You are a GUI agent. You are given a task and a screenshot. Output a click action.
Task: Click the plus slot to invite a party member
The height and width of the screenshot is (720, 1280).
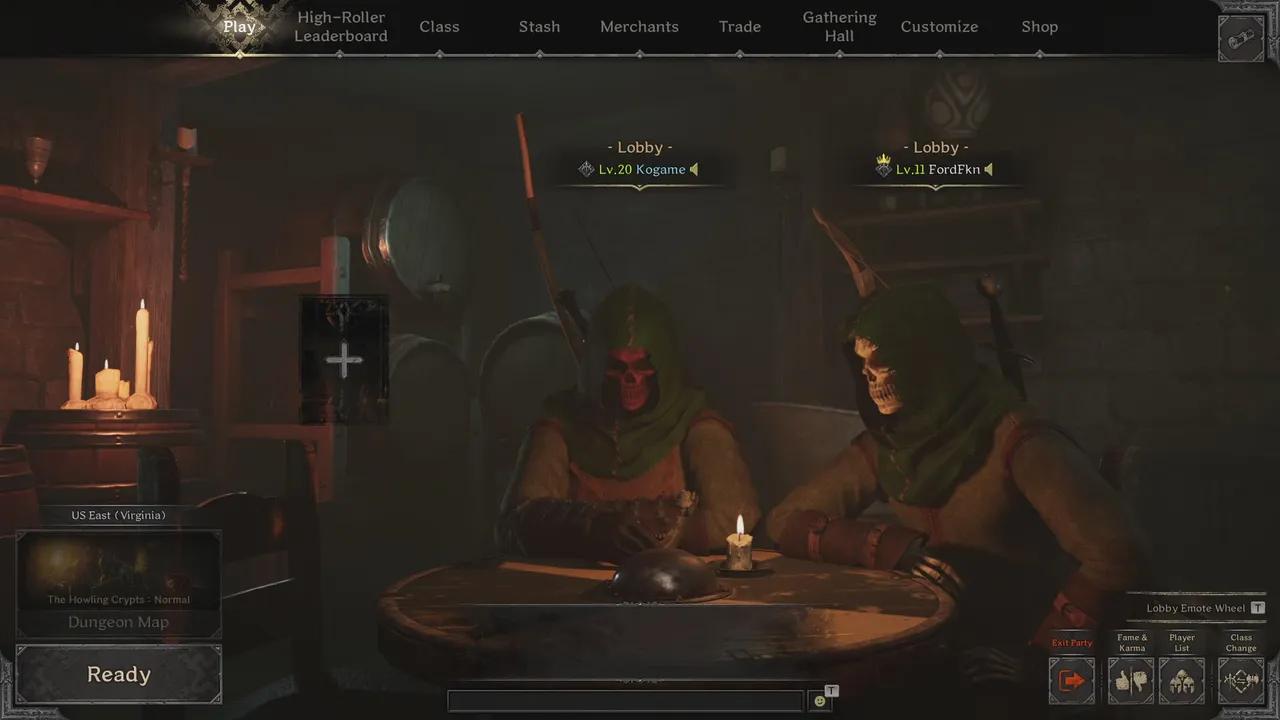pos(344,359)
